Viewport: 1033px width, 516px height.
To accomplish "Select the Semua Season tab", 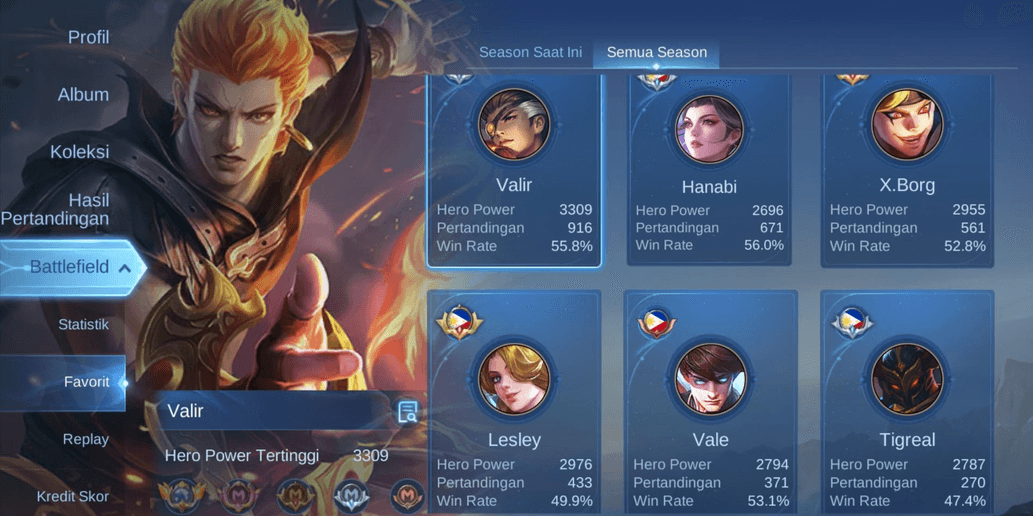I will [x=656, y=52].
